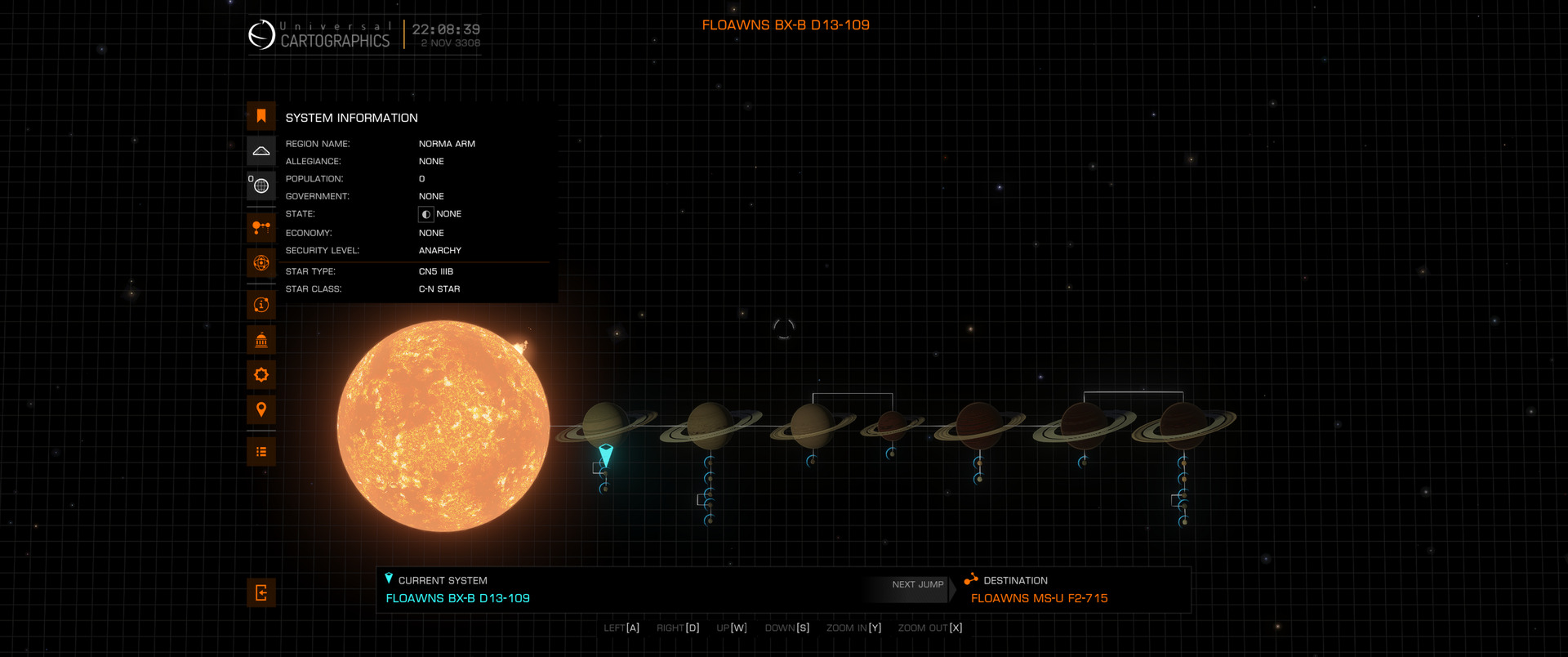Screen dimensions: 1568x657
Task: Switch to the orbit view icon
Action: [261, 263]
